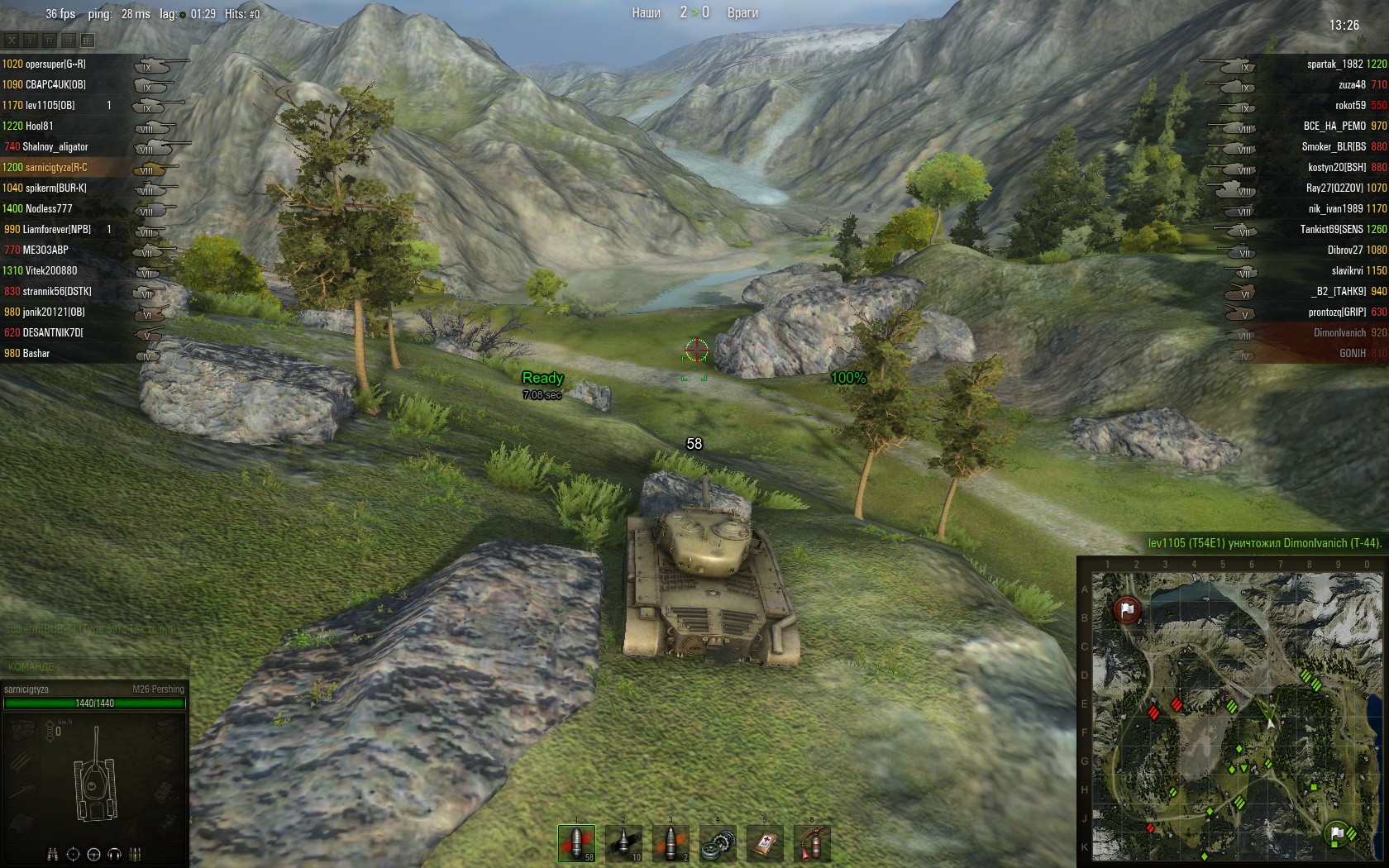Use the fire extinguisher consumable
The image size is (1389, 868).
coord(812,843)
